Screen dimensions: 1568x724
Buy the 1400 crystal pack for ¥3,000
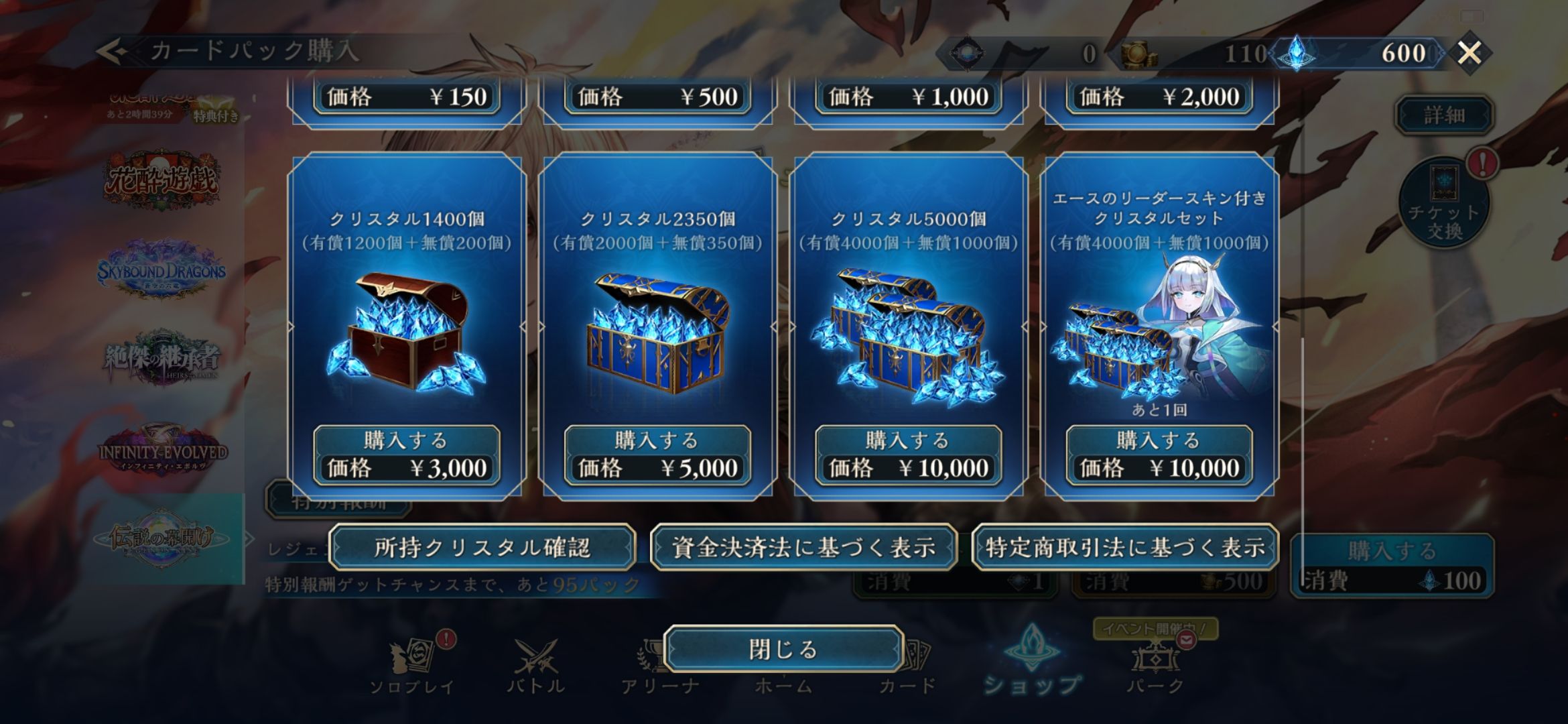[407, 455]
